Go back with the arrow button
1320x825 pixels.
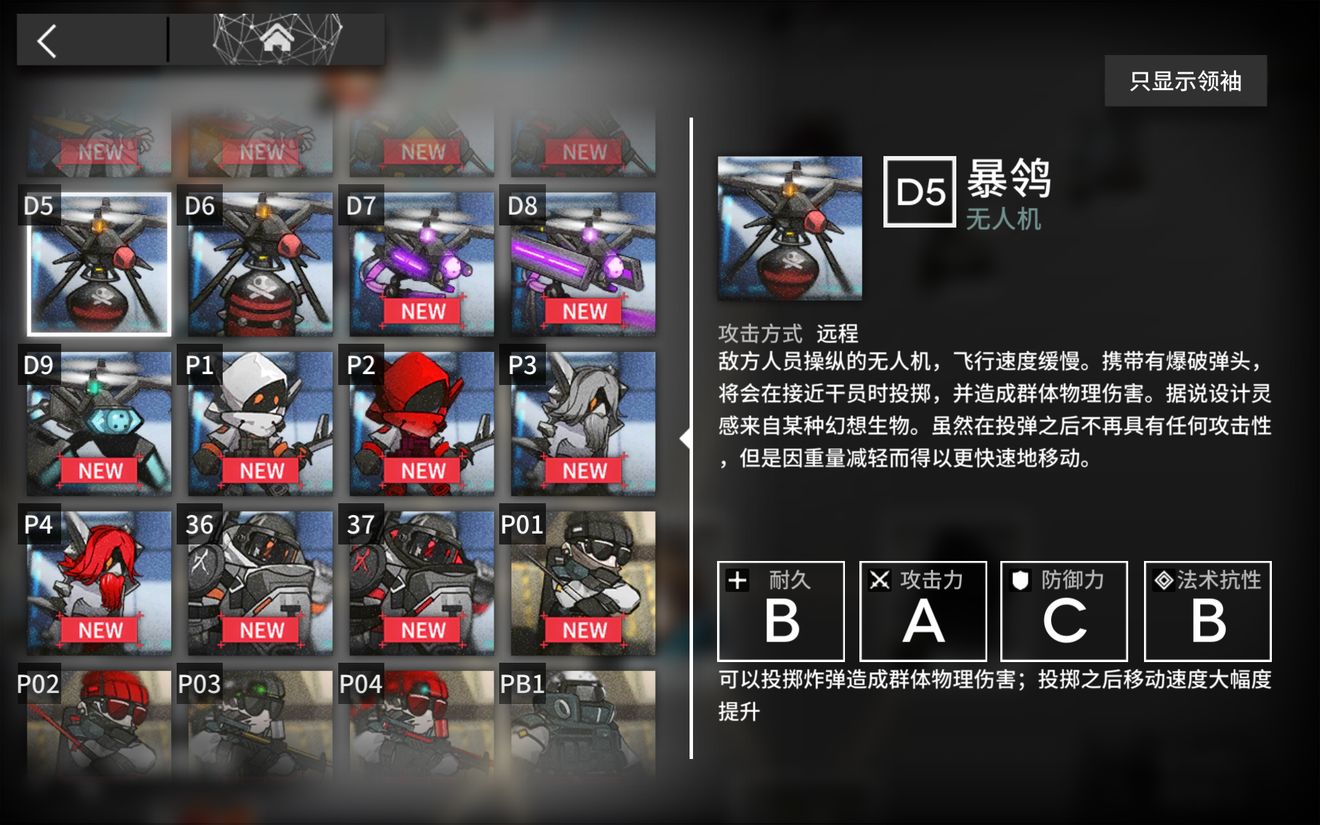tap(48, 41)
